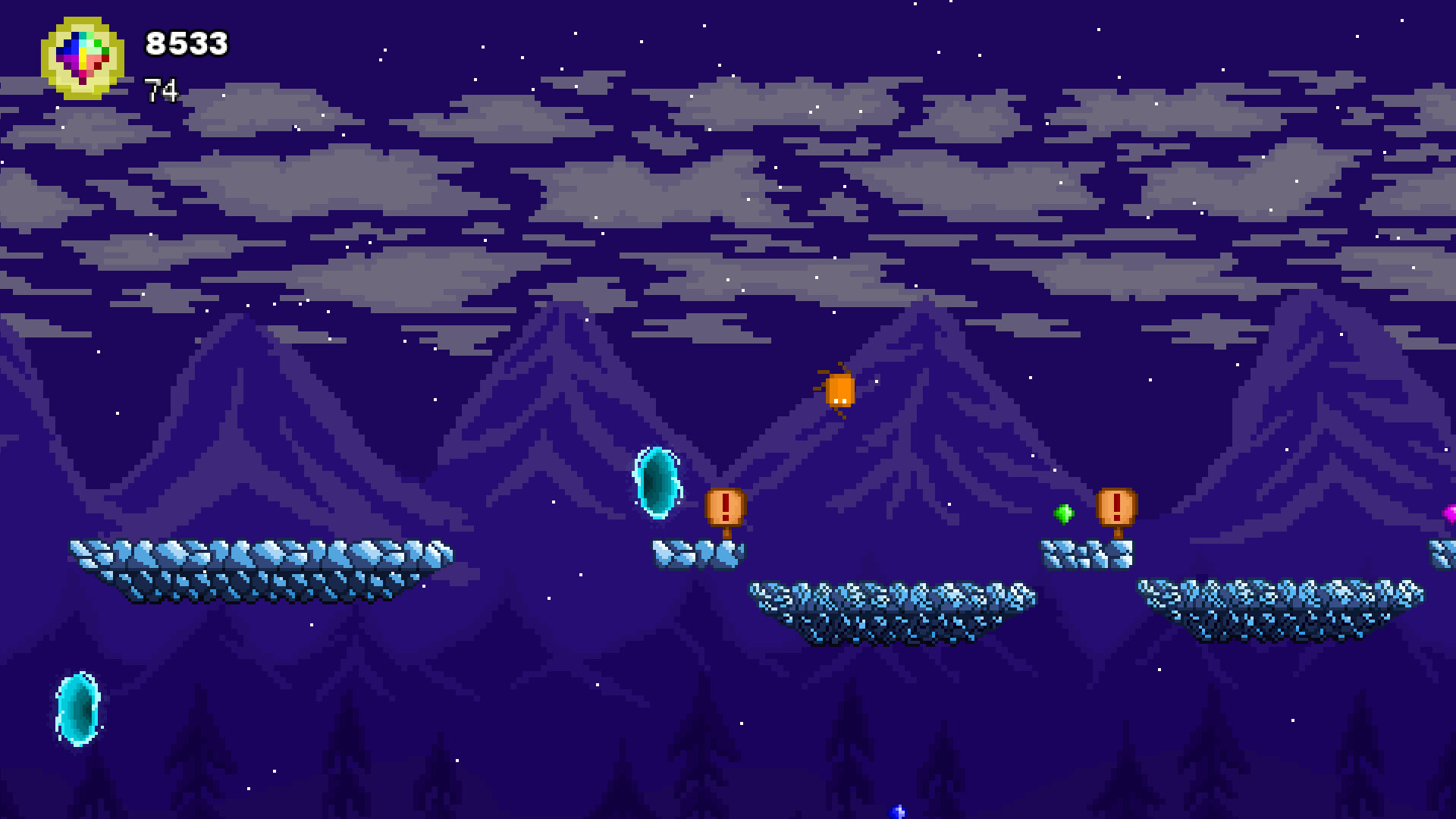Click the exclamation signpost beside the center portal
1456x819 pixels.
pos(724,507)
